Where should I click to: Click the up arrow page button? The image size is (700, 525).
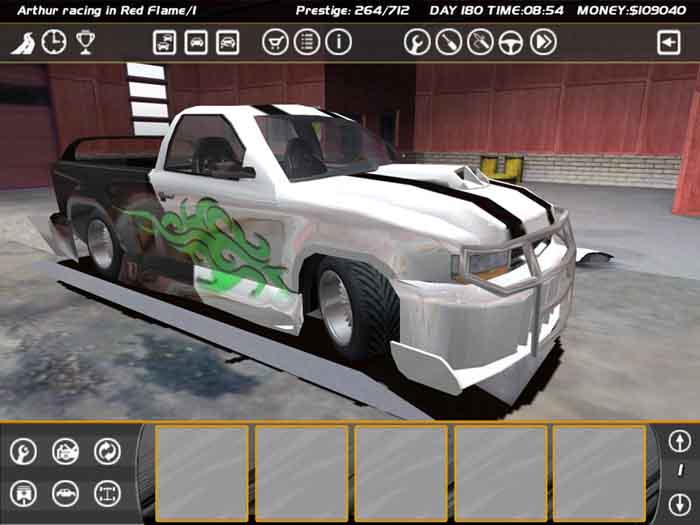[679, 441]
